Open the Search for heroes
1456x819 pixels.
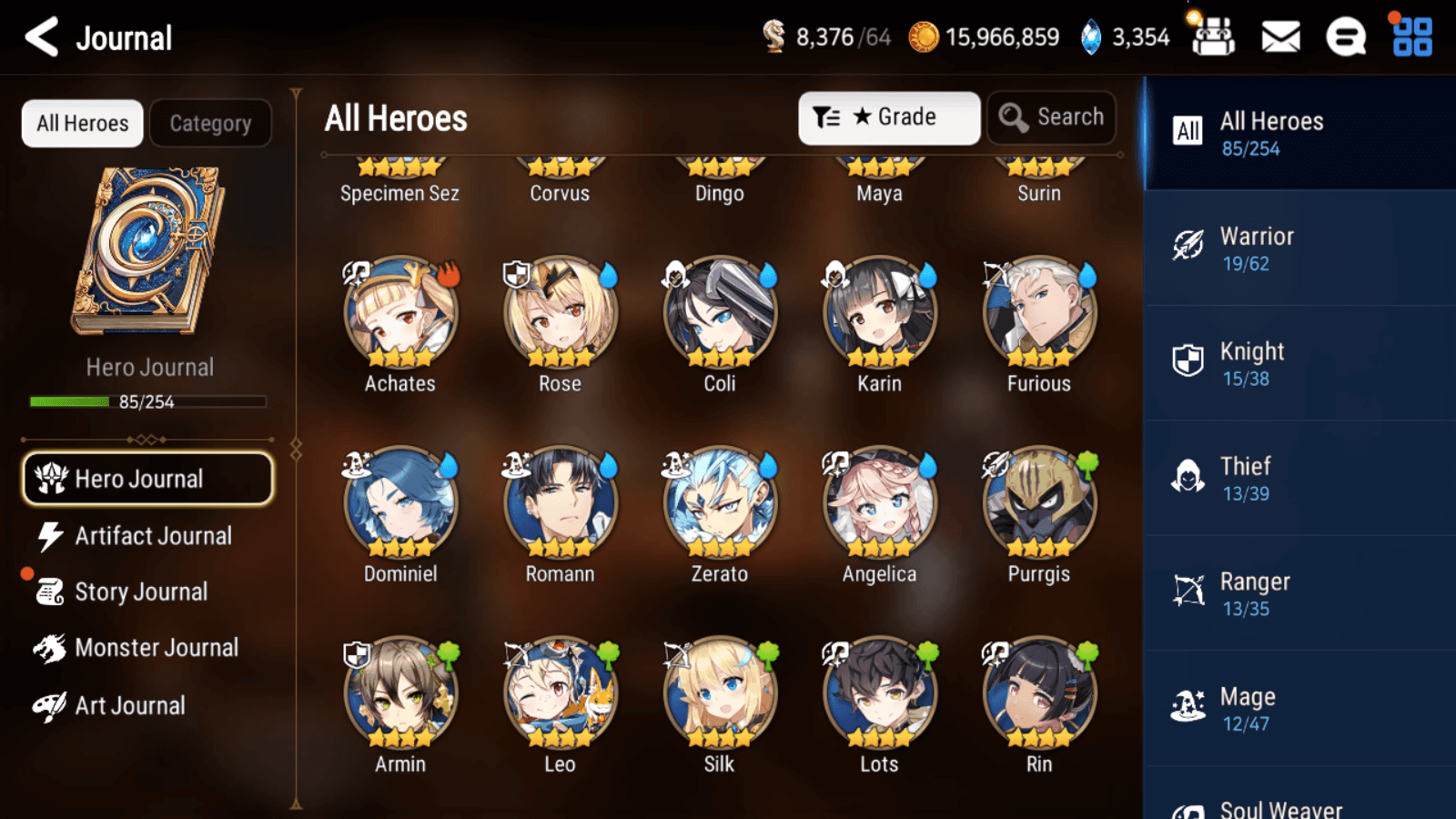coord(1051,117)
